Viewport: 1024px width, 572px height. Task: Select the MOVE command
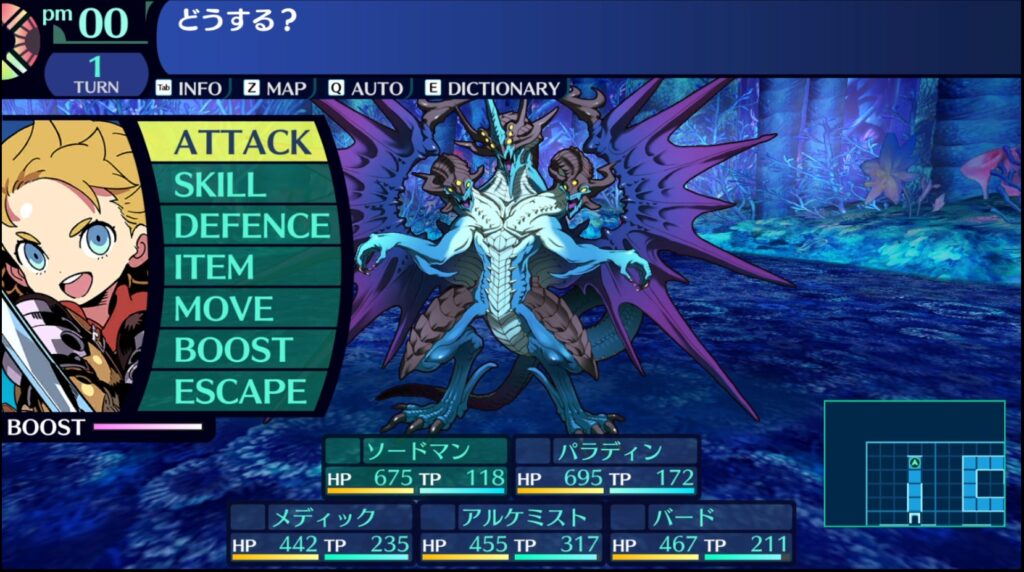click(223, 309)
